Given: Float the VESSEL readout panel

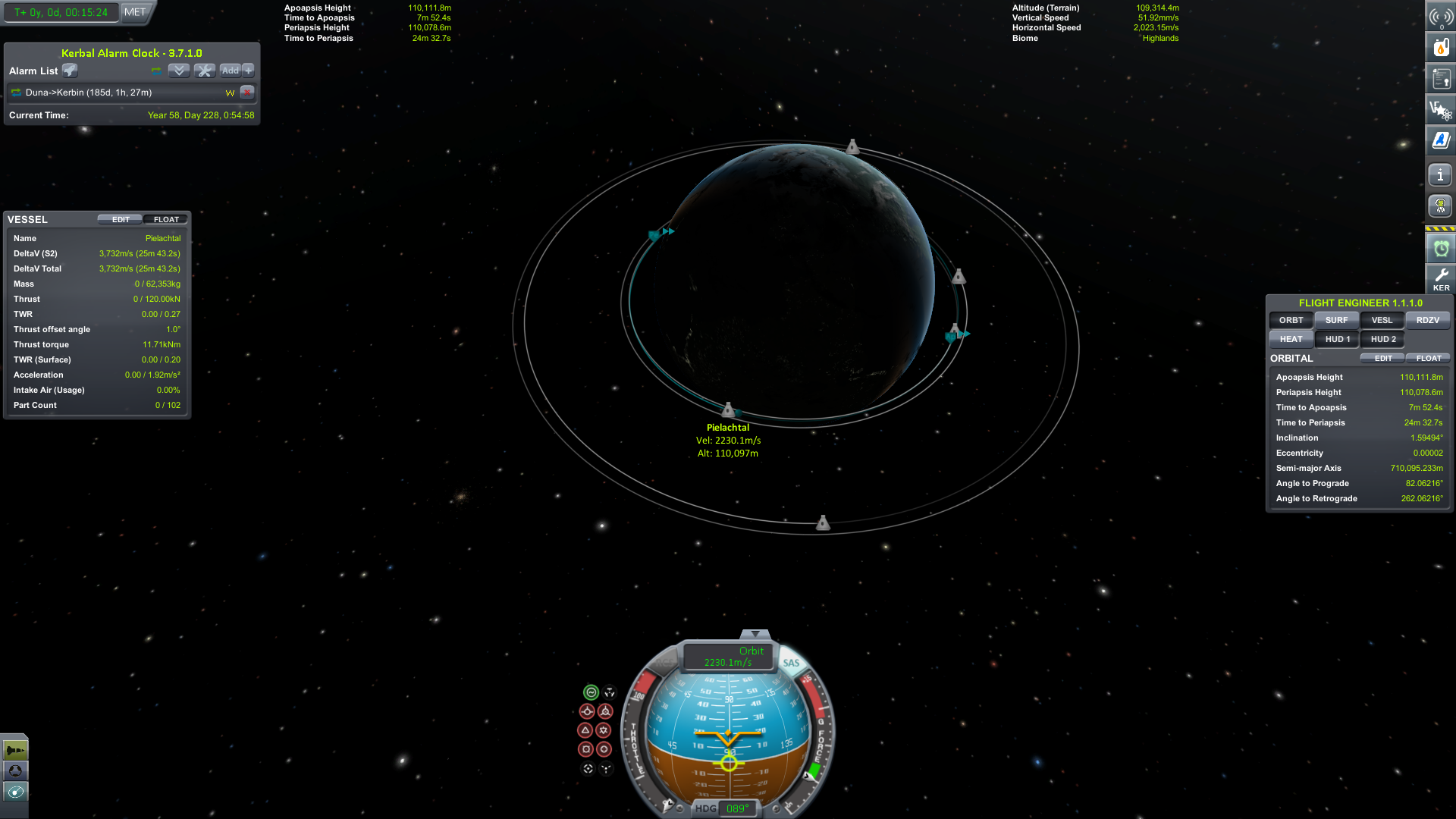Looking at the screenshot, I should [x=166, y=220].
